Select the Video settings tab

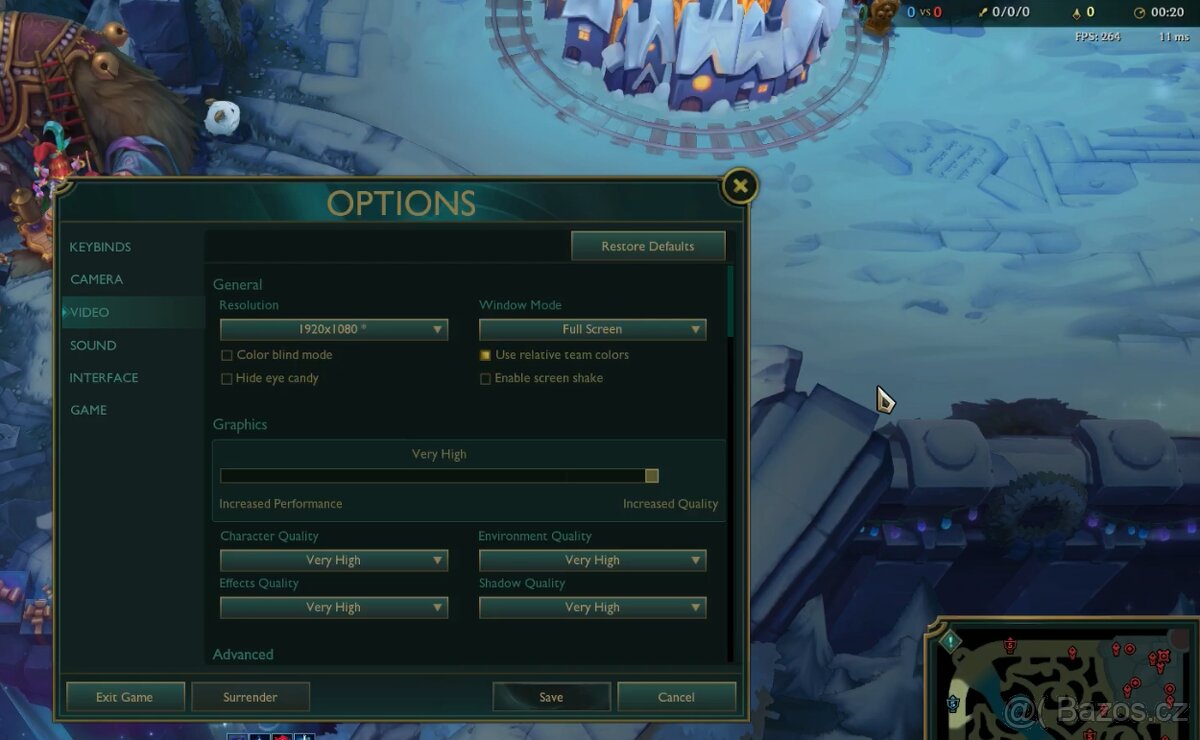click(90, 312)
